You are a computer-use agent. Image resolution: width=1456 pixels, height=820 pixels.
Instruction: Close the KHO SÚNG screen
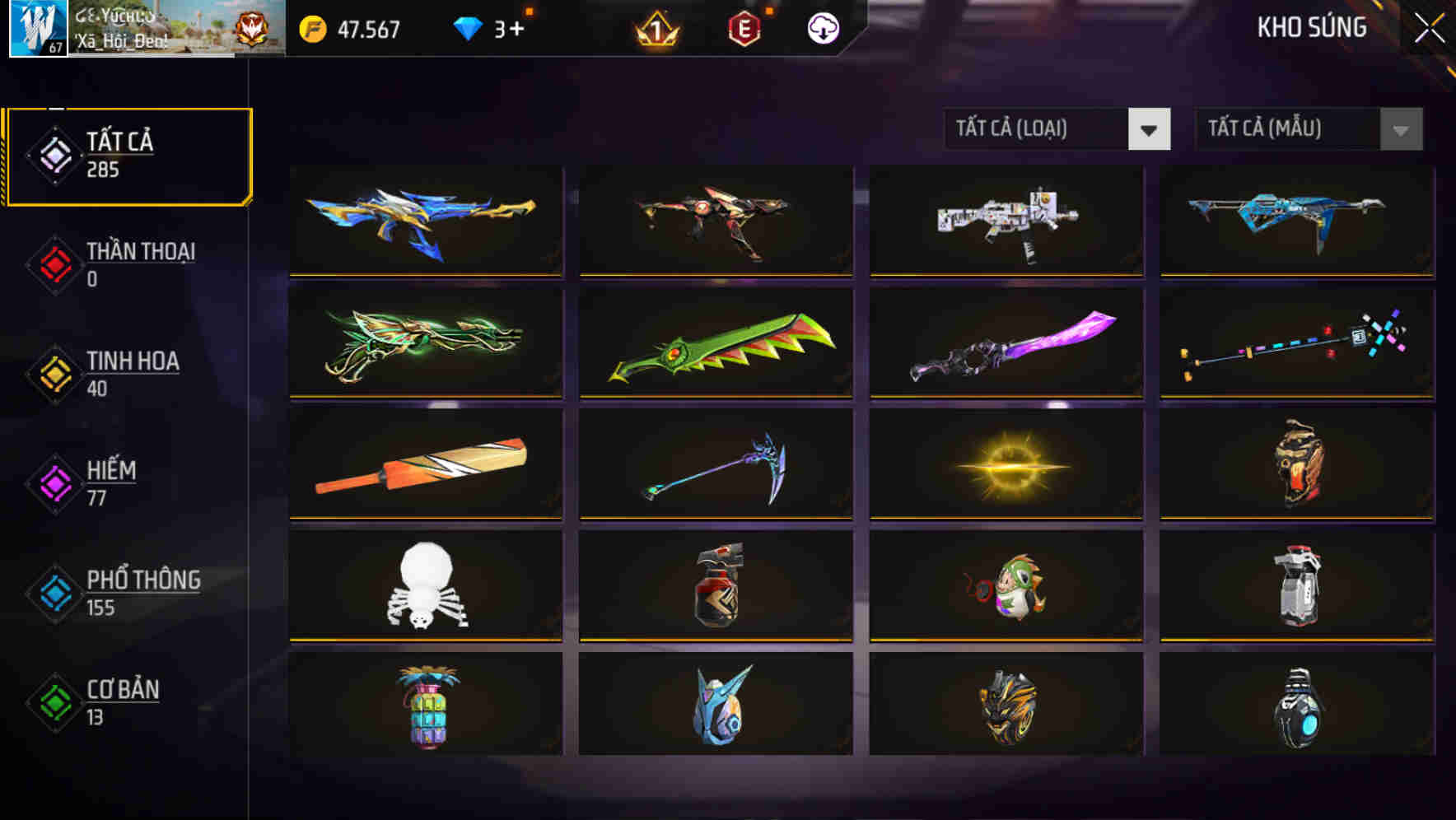1430,26
